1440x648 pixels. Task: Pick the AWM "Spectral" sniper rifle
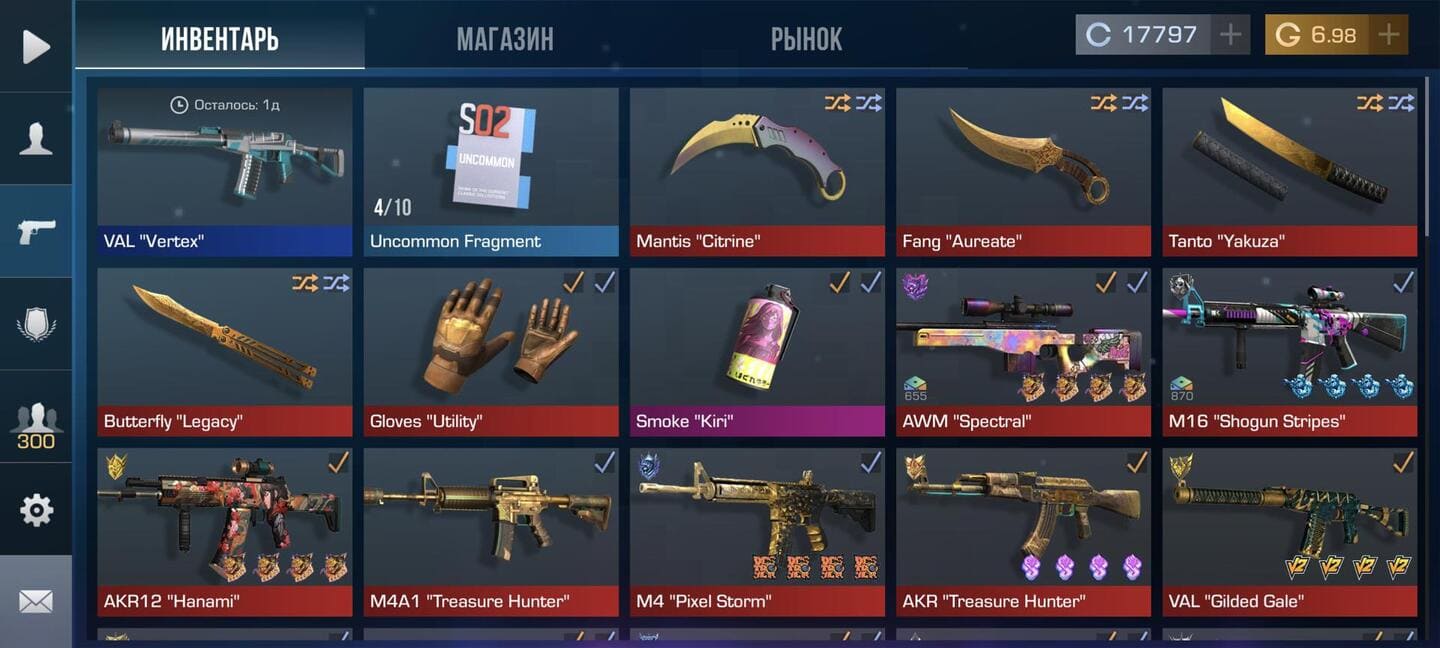pos(1023,350)
